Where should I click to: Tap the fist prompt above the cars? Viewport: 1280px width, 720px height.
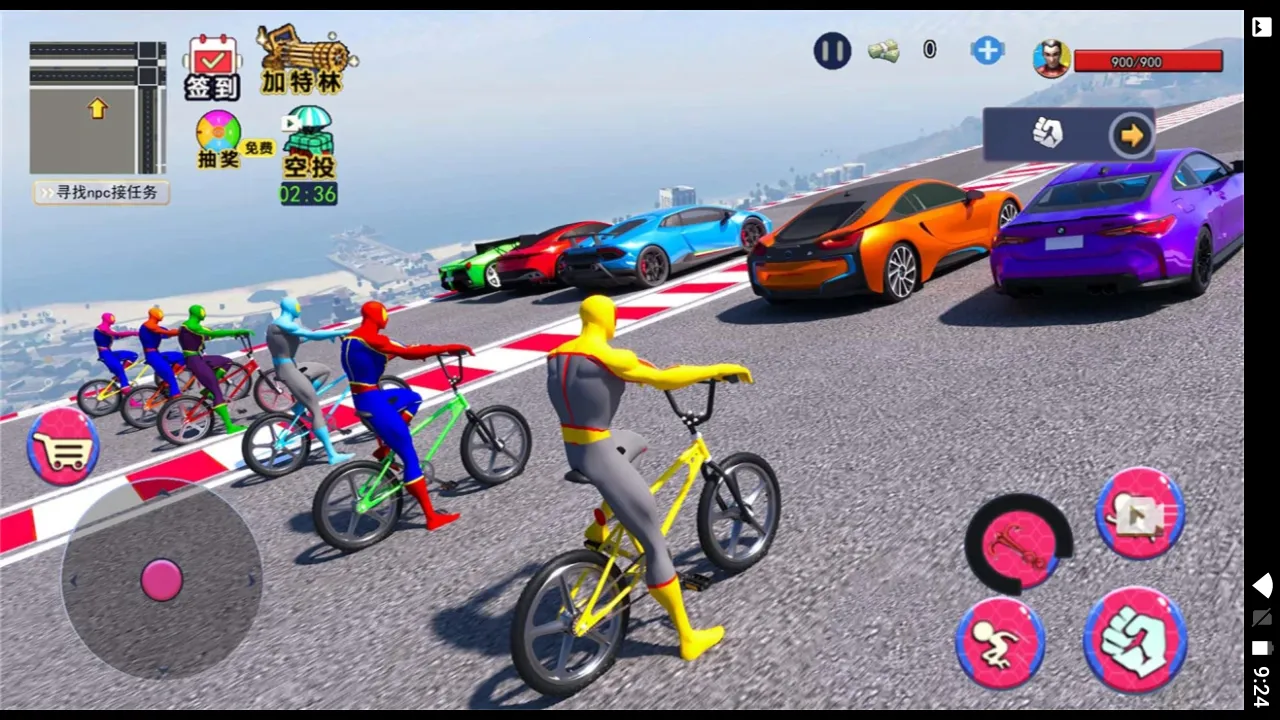point(1048,131)
